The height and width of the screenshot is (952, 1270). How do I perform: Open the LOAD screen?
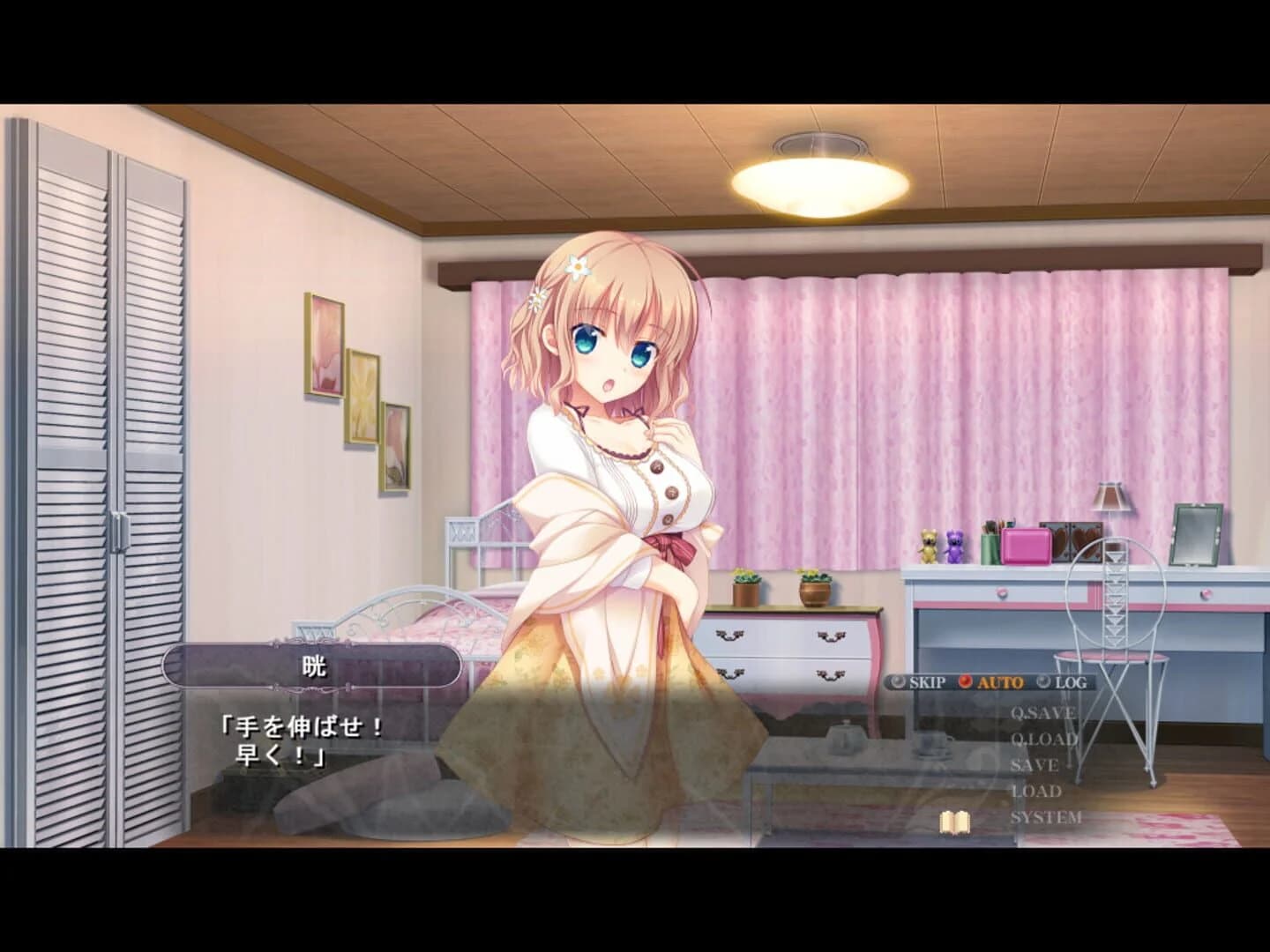[x=1036, y=790]
